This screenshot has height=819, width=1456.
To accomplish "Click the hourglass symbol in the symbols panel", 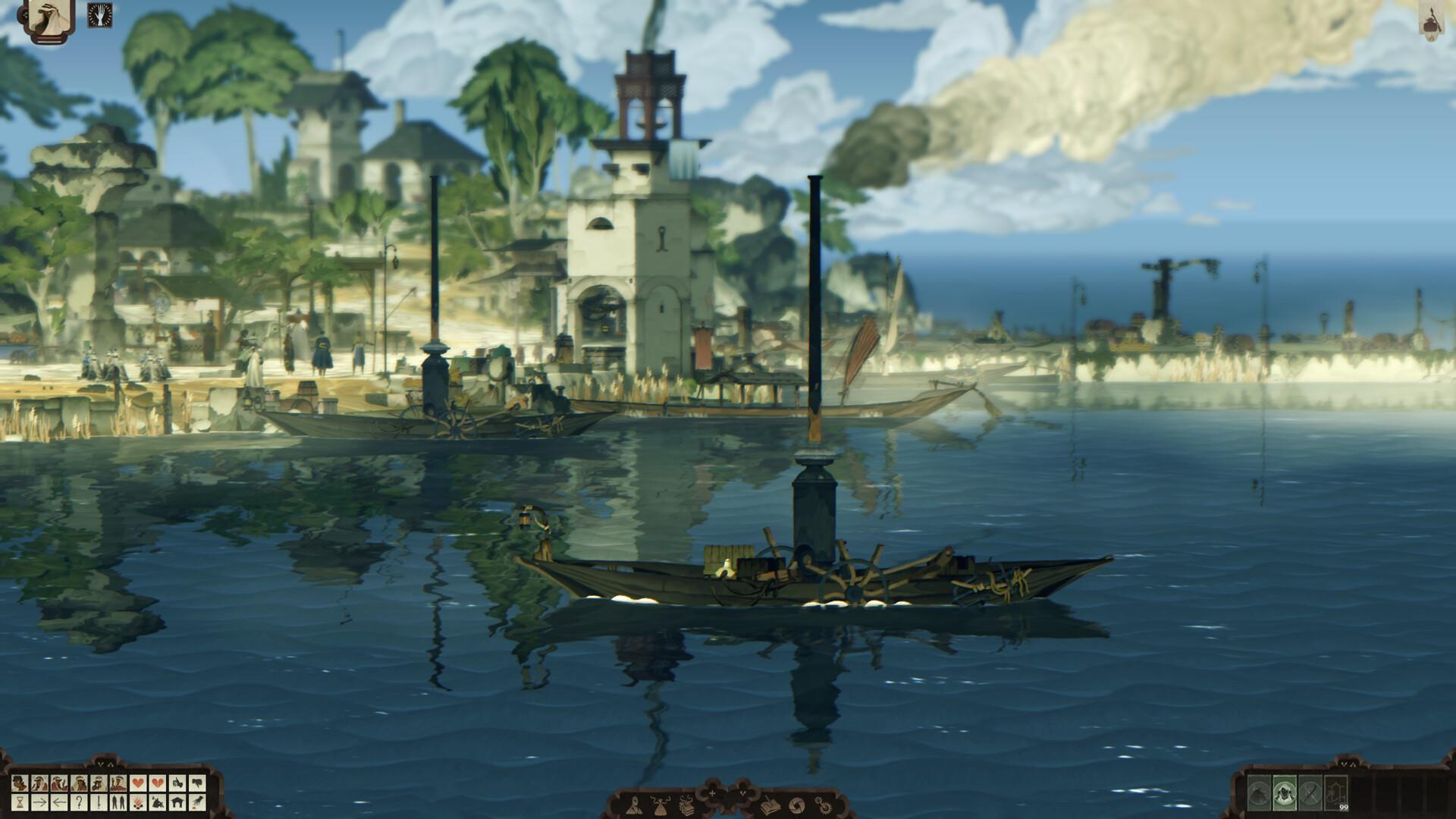I will (x=20, y=803).
